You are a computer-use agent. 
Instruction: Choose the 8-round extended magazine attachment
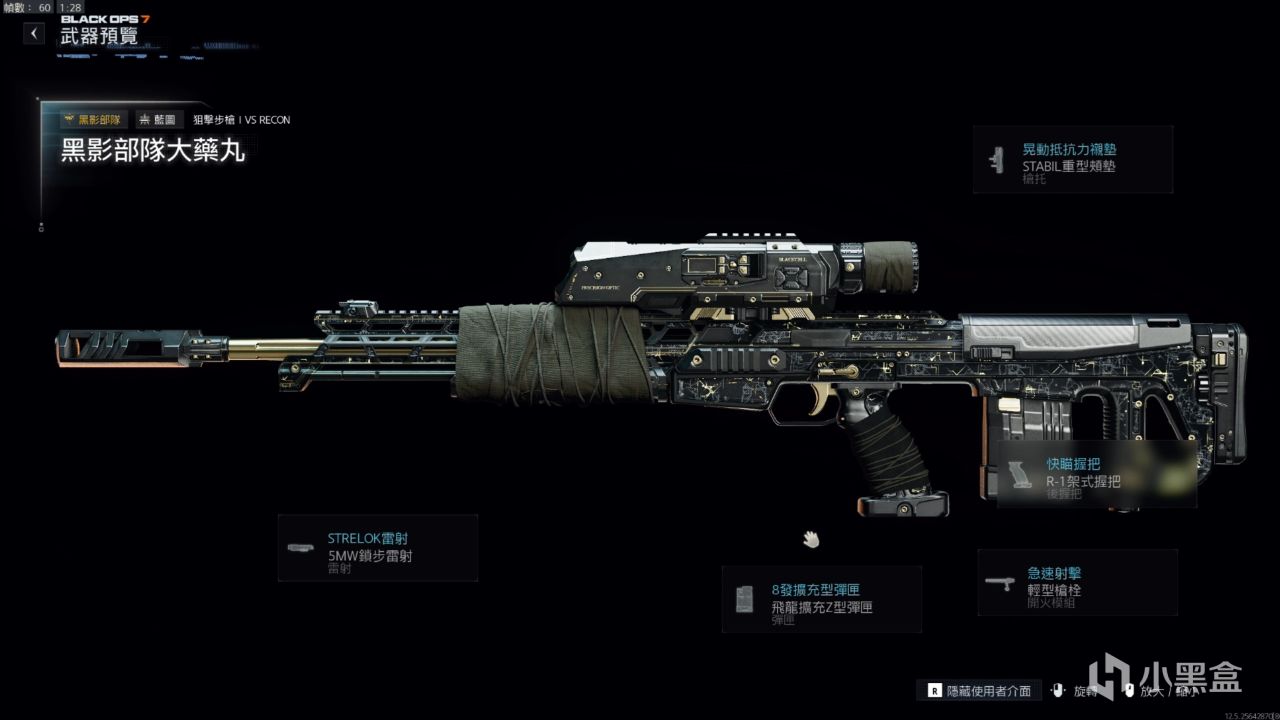pyautogui.click(x=821, y=599)
